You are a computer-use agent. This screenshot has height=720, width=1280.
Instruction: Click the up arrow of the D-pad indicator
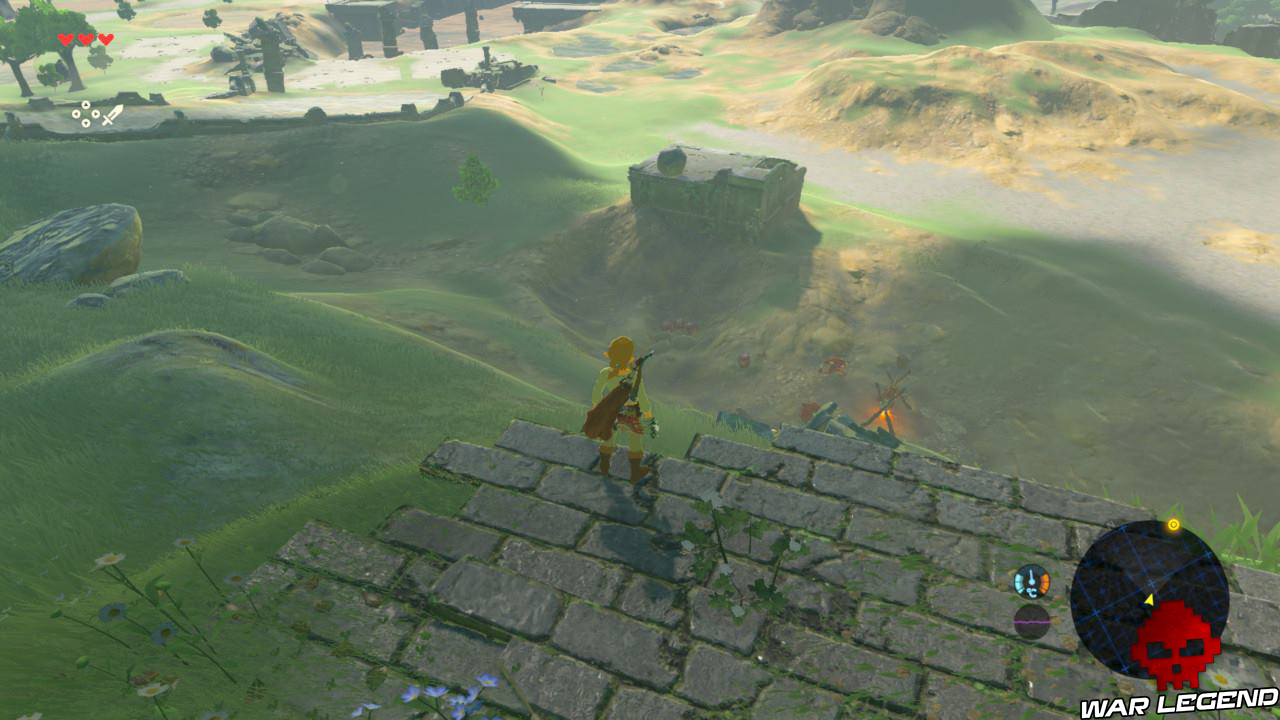tap(86, 104)
